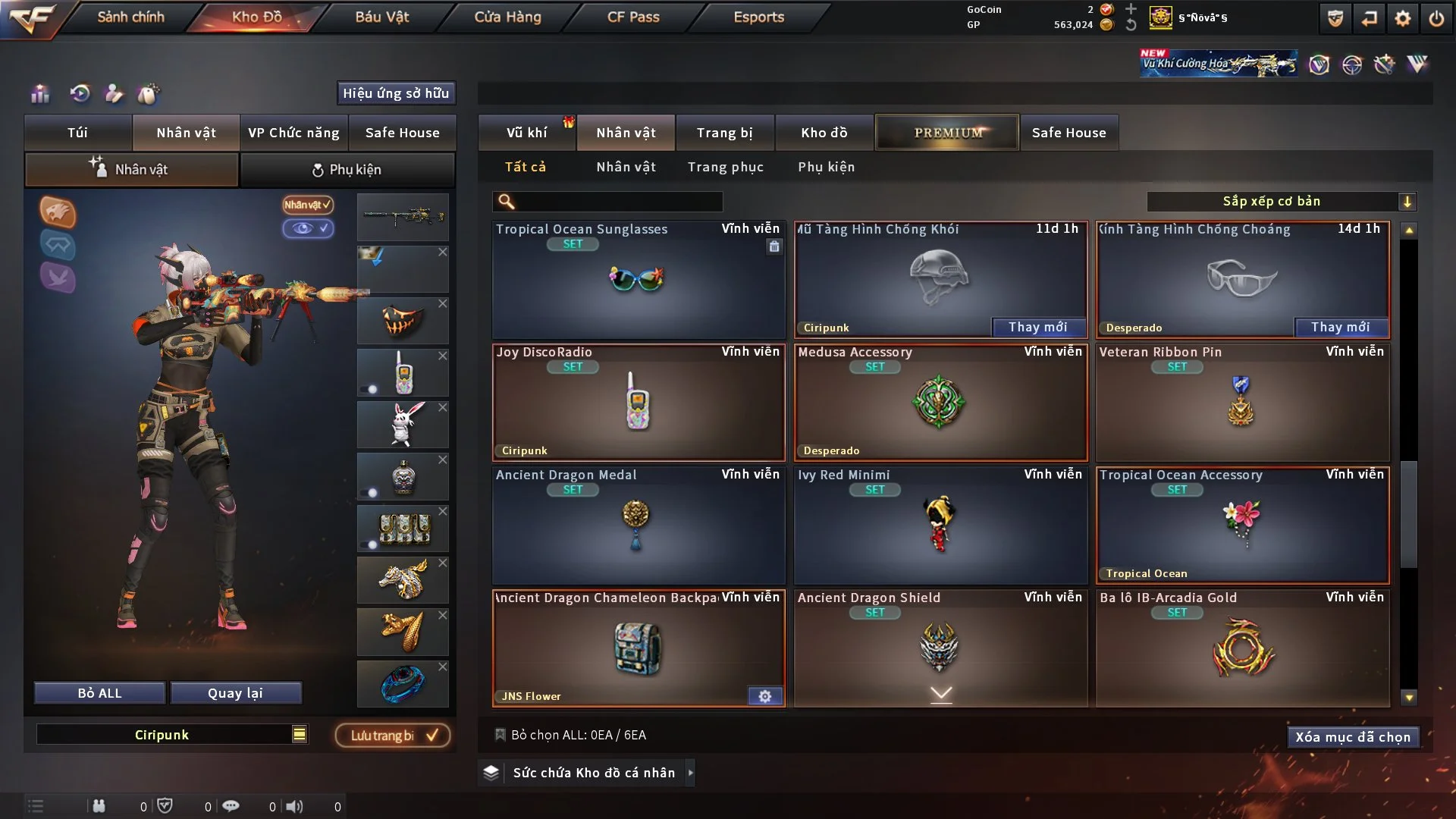Image resolution: width=1456 pixels, height=819 pixels.
Task: Choose the Medusa Accessory item
Action: [940, 403]
